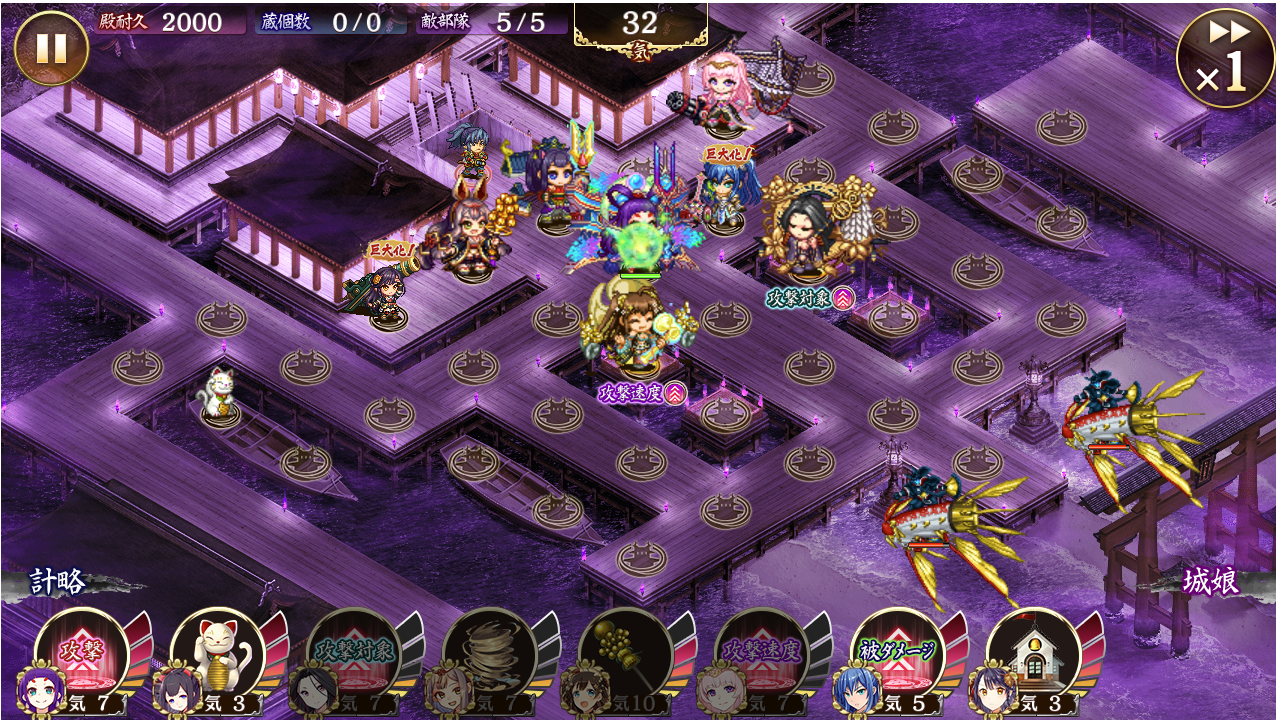Select the gold-framed unit marked 攻撃対象
Screen dimensions: 1286x720
tap(812, 232)
